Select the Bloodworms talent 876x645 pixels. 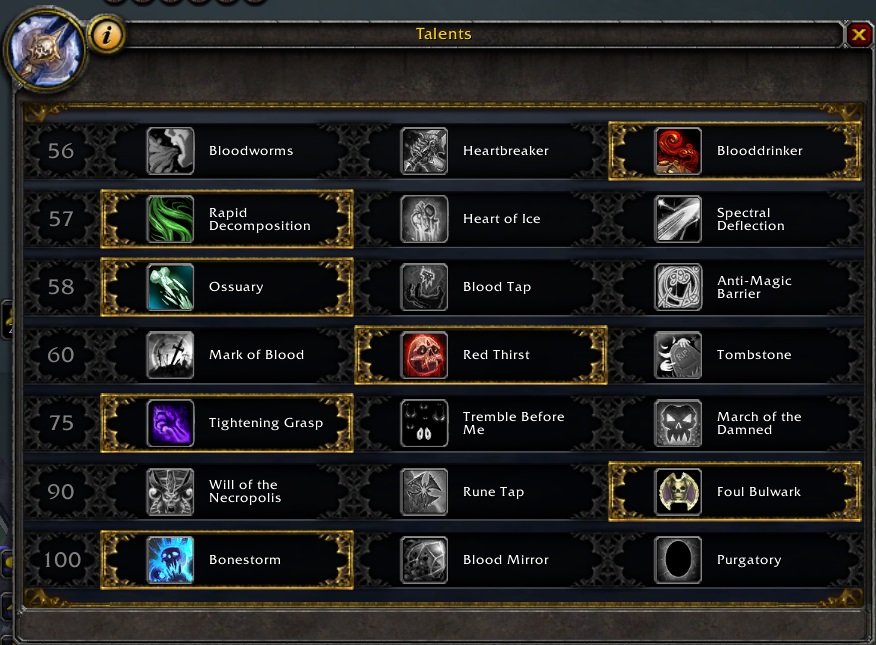pyautogui.click(x=227, y=151)
